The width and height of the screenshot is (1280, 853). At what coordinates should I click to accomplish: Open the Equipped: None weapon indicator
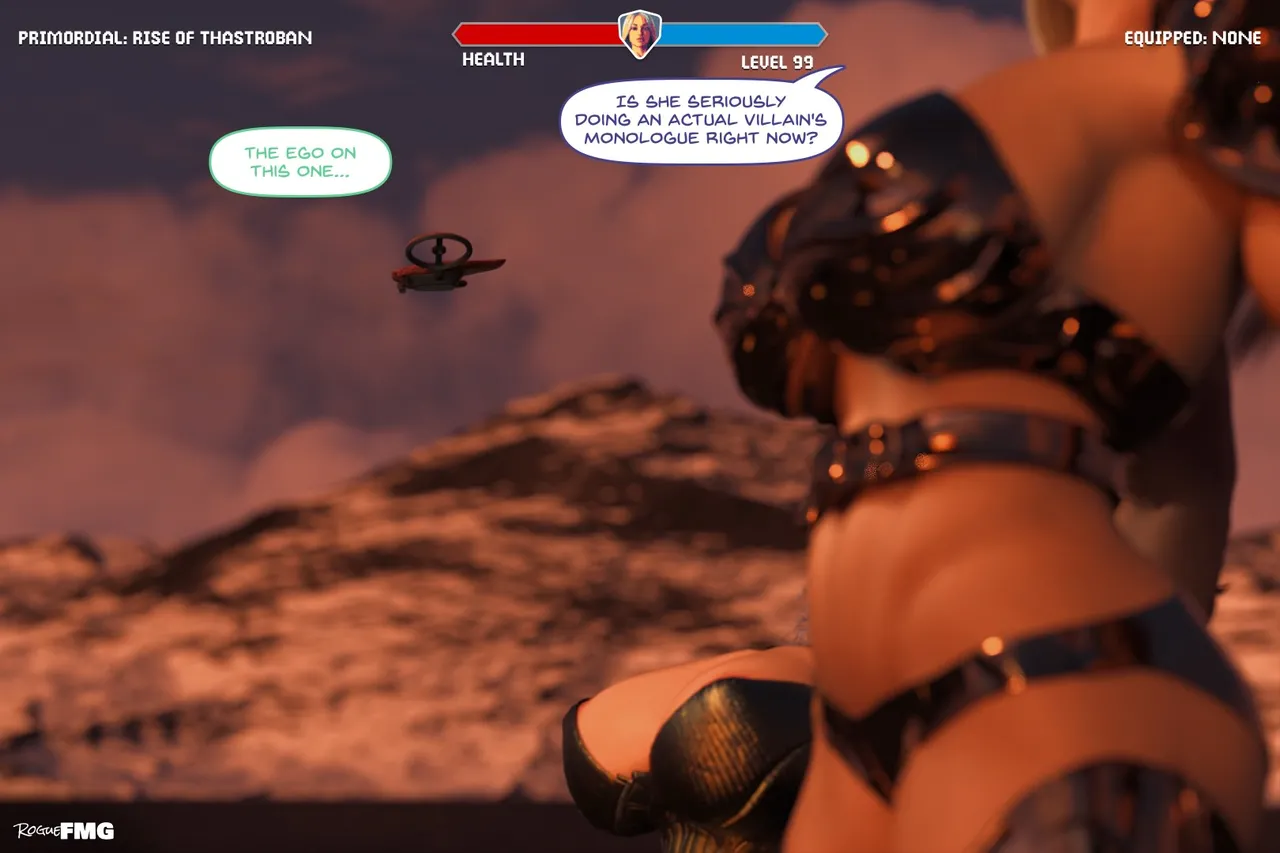[1192, 38]
